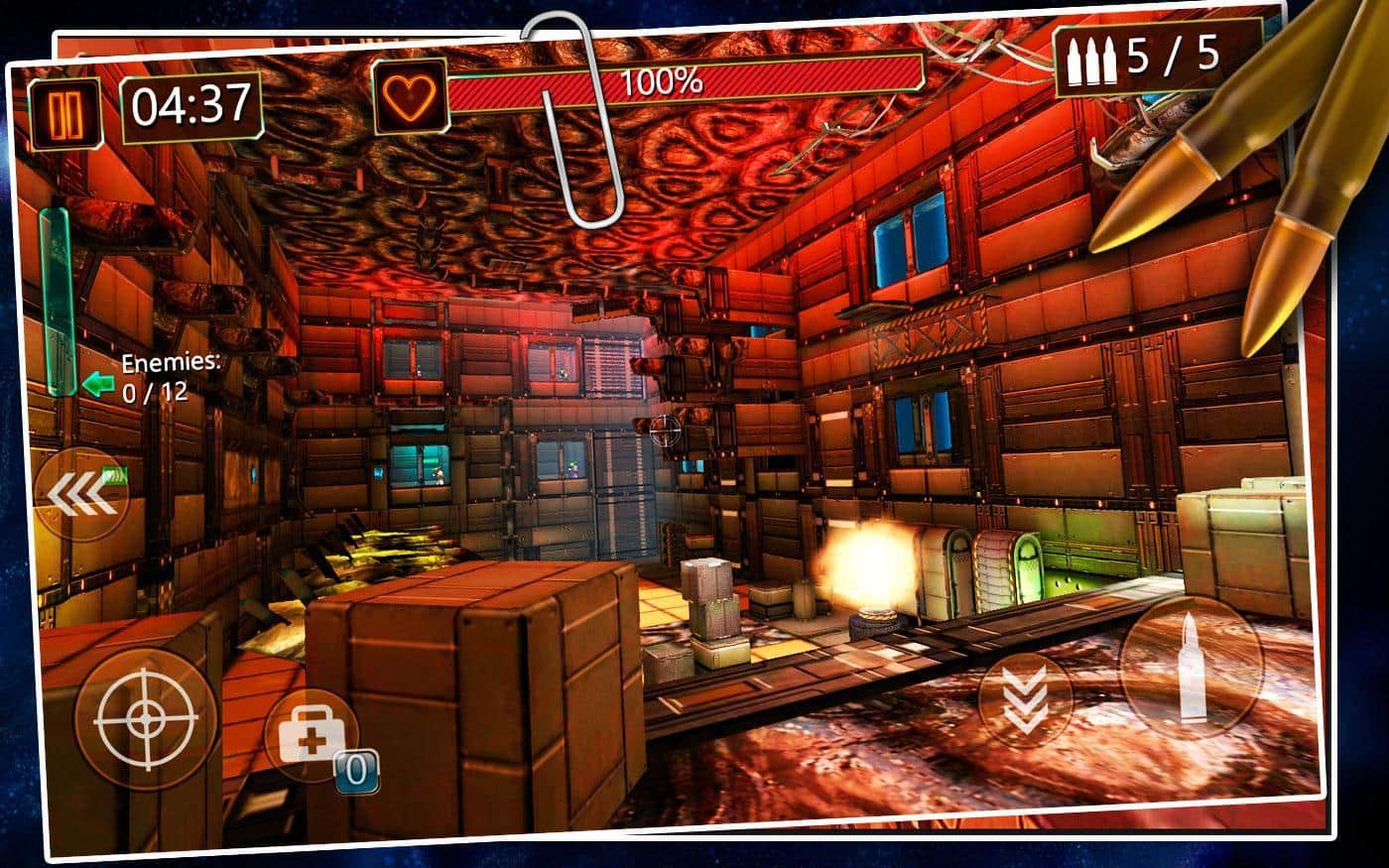Fire the weapon with the bullet button

[x=1190, y=667]
